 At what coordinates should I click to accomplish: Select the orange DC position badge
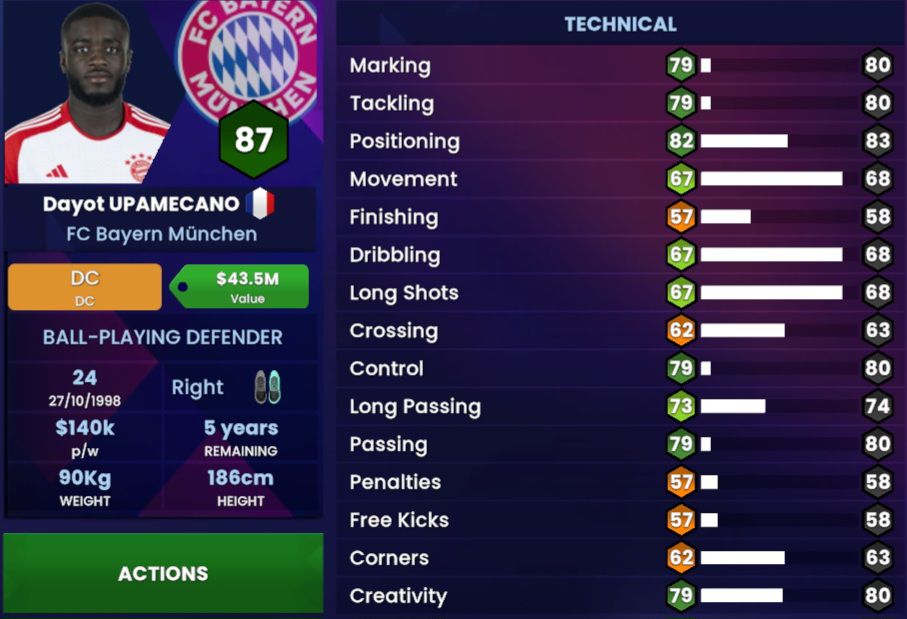[x=85, y=287]
